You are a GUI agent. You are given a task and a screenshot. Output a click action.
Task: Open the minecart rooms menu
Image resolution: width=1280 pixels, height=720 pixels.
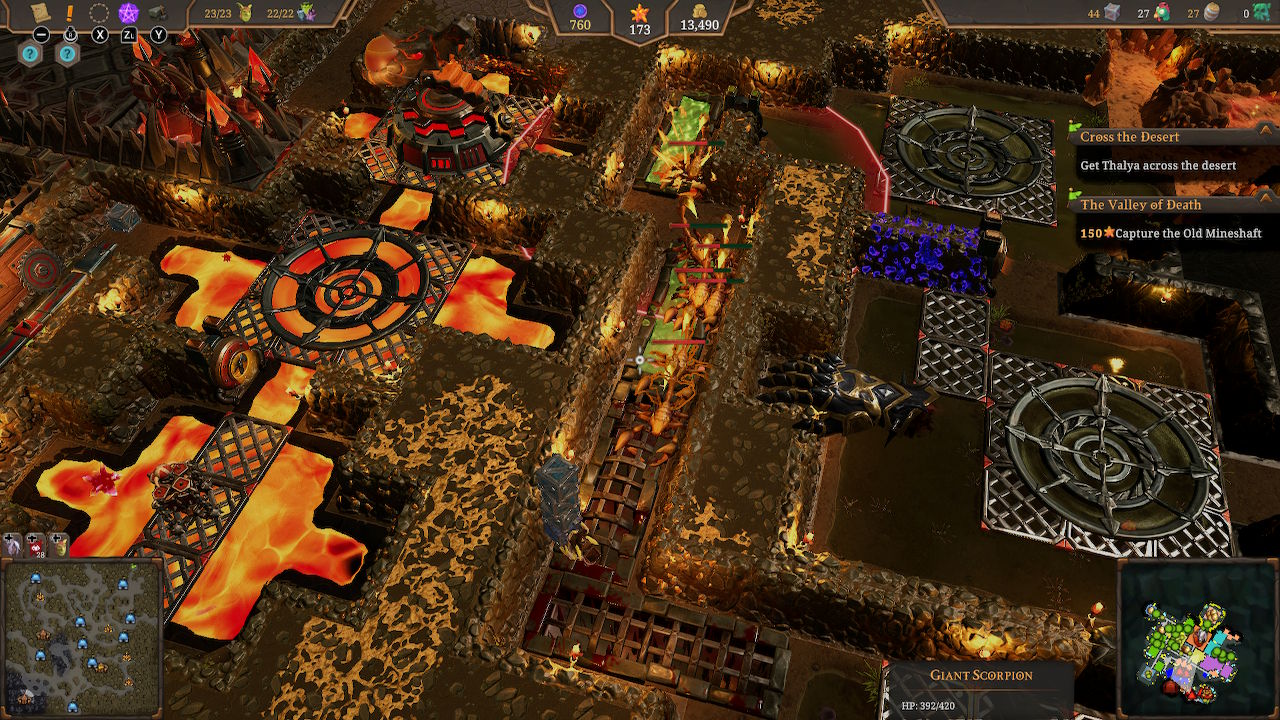coord(159,13)
